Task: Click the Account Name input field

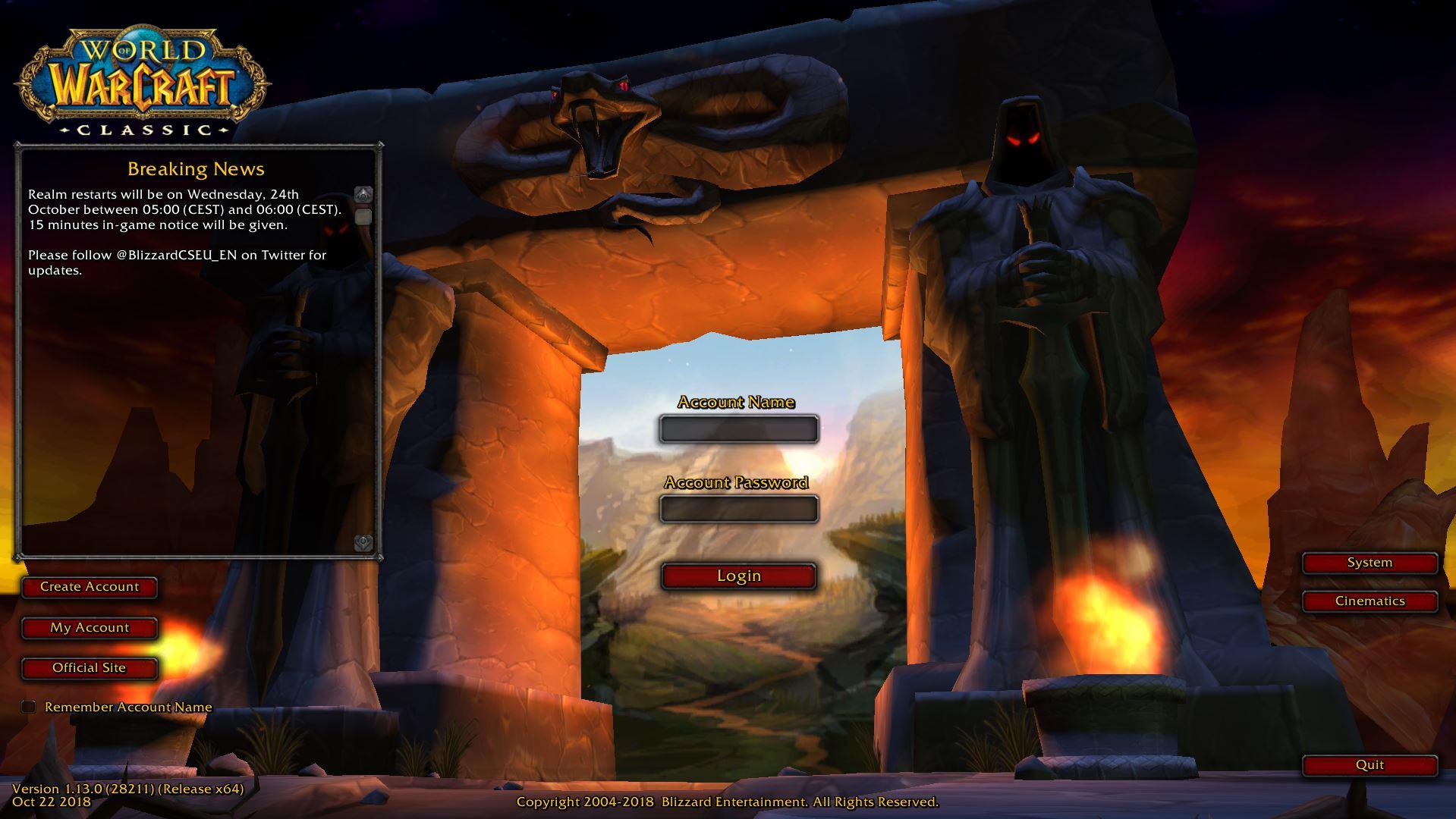Action: coord(738,429)
